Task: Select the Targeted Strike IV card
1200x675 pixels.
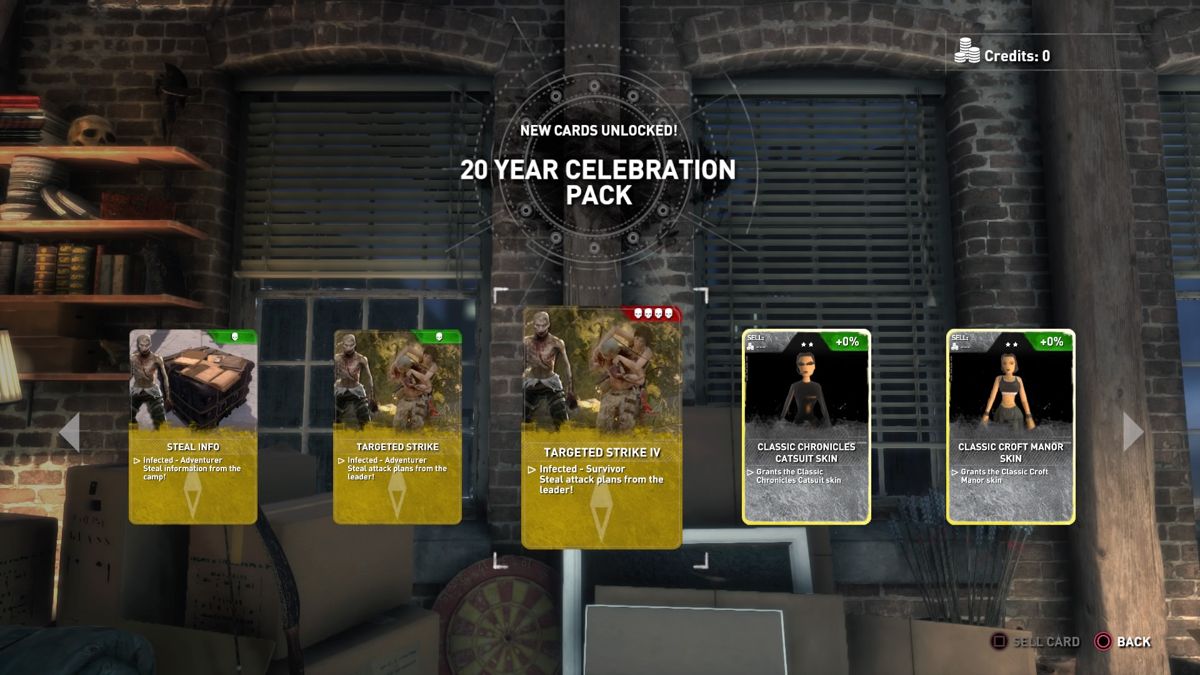Action: coord(602,427)
